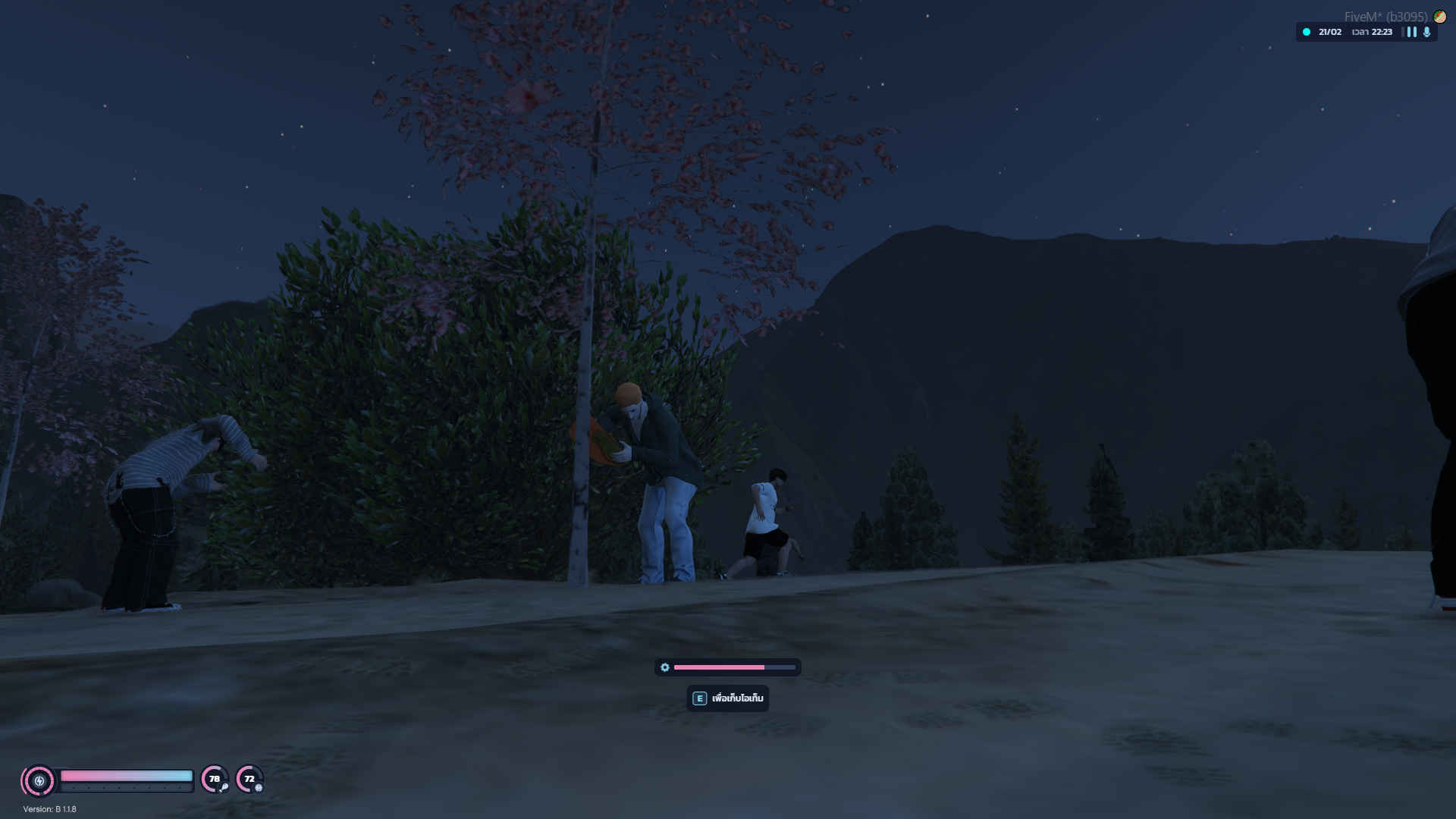
Task: Click the burrito emoji beside FiveM label
Action: click(1439, 17)
